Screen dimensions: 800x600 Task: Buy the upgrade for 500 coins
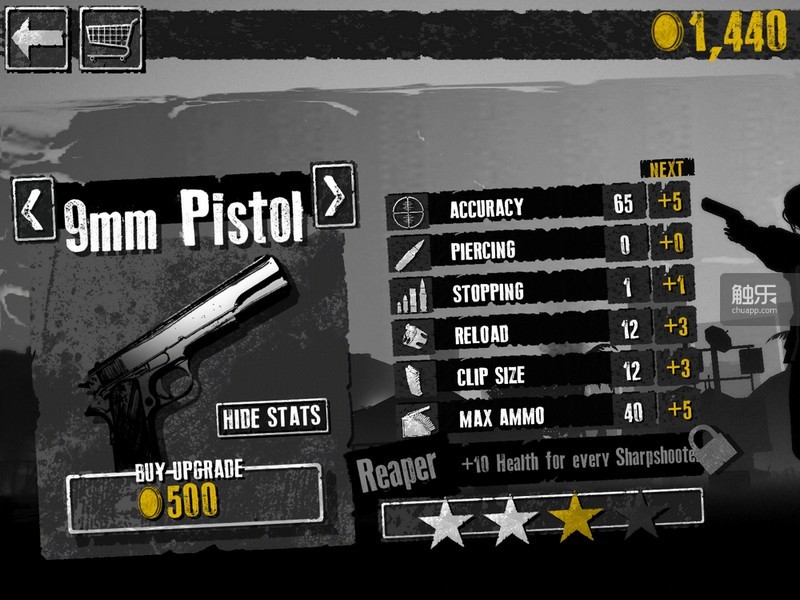194,497
